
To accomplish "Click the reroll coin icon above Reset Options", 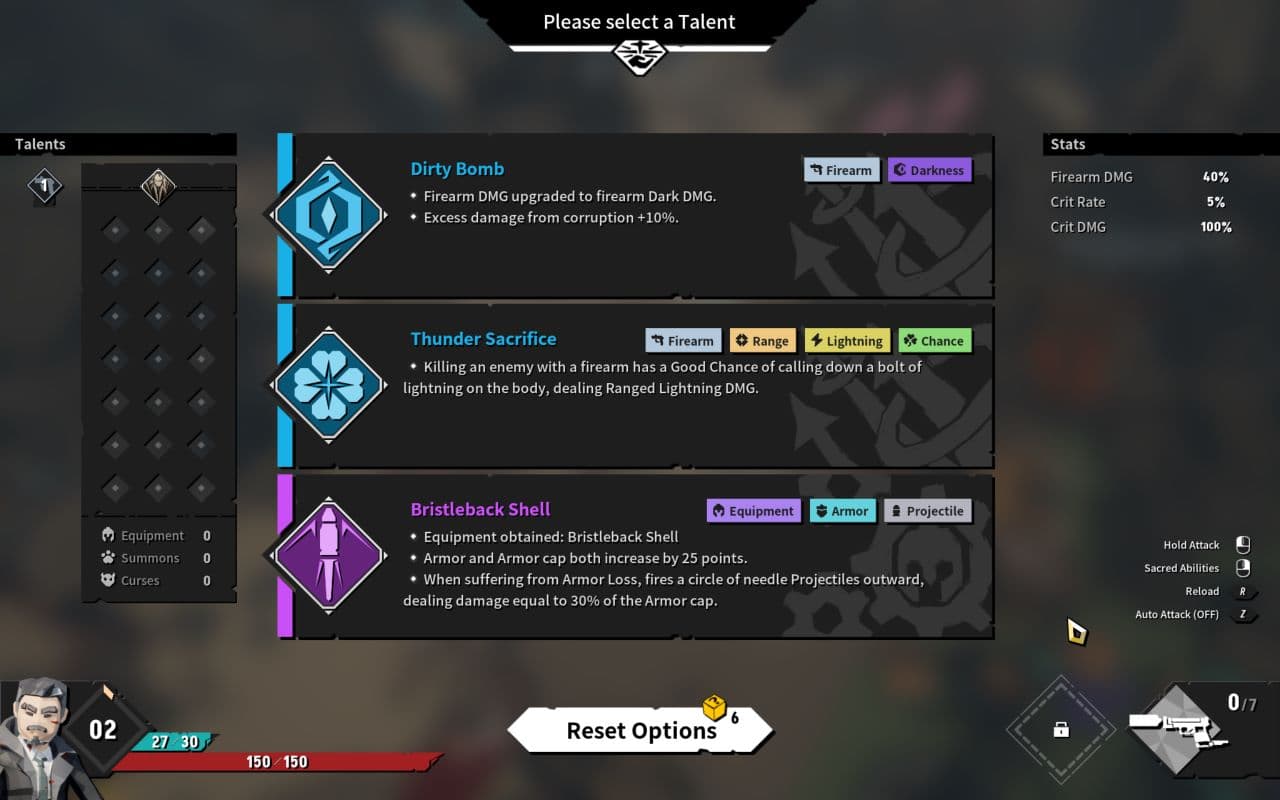I will 716,710.
